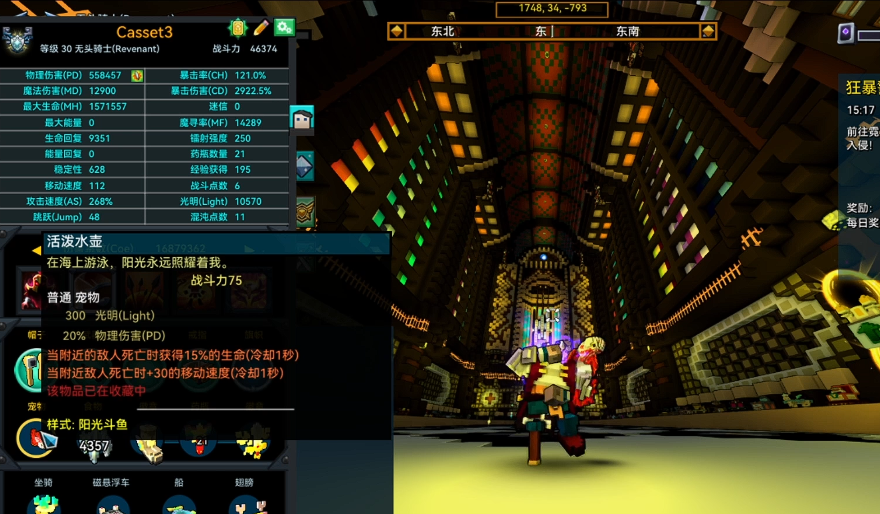Image resolution: width=880 pixels, height=514 pixels.
Task: Click the purple card icon at top right
Action: [x=846, y=33]
